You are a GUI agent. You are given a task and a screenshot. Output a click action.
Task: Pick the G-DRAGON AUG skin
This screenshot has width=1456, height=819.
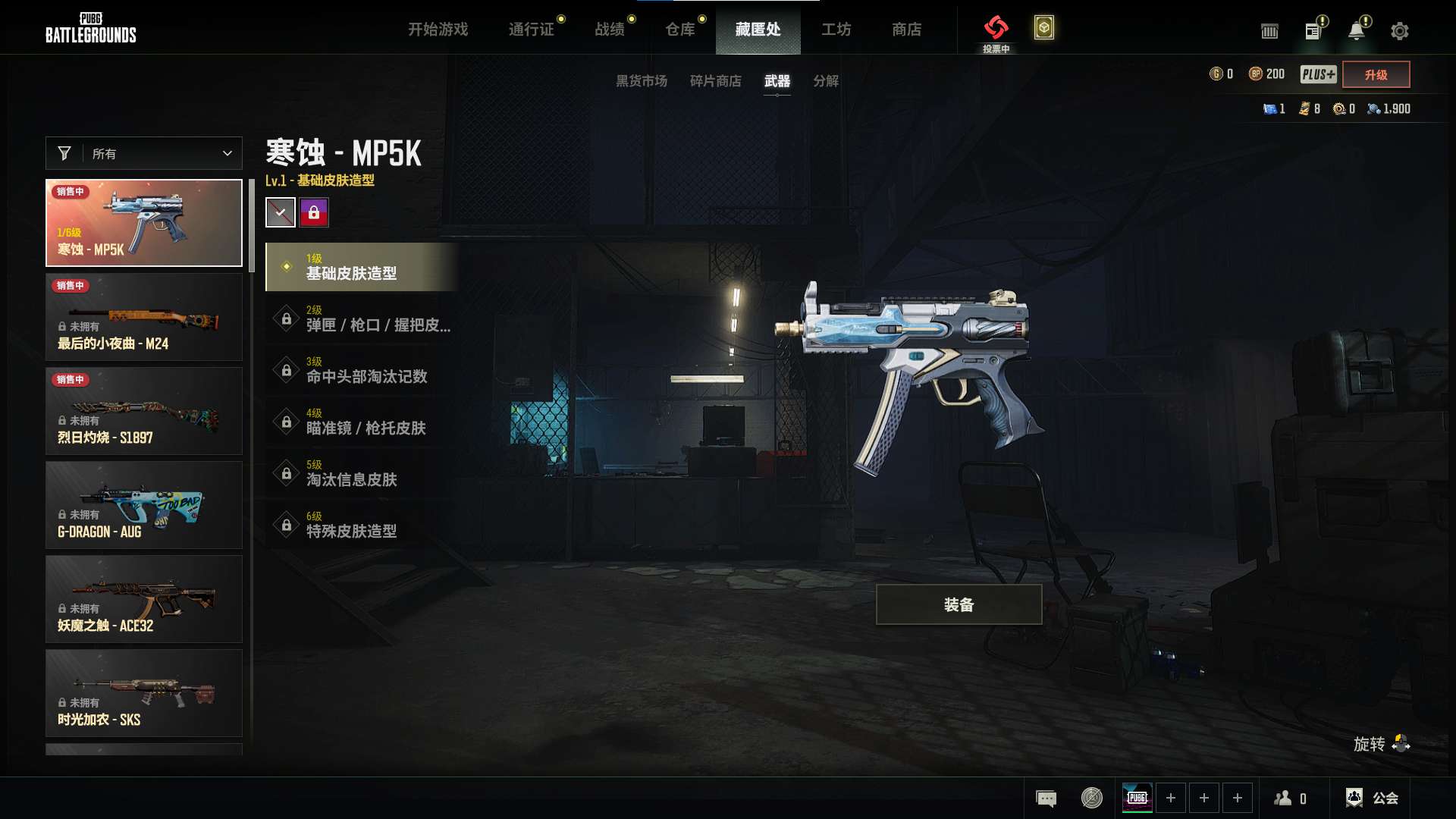[144, 505]
